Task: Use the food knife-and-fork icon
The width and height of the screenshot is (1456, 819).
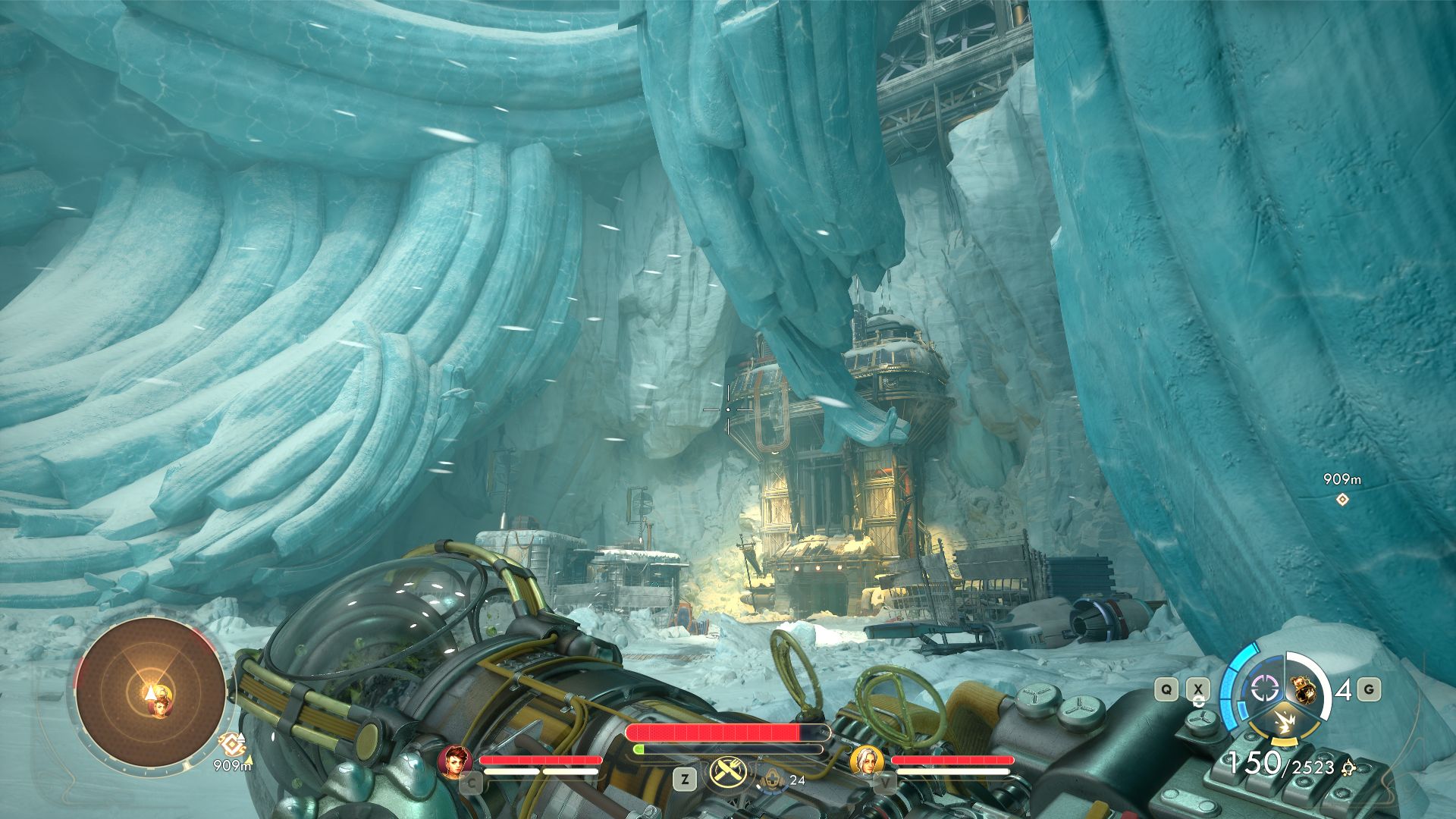Action: [x=728, y=773]
